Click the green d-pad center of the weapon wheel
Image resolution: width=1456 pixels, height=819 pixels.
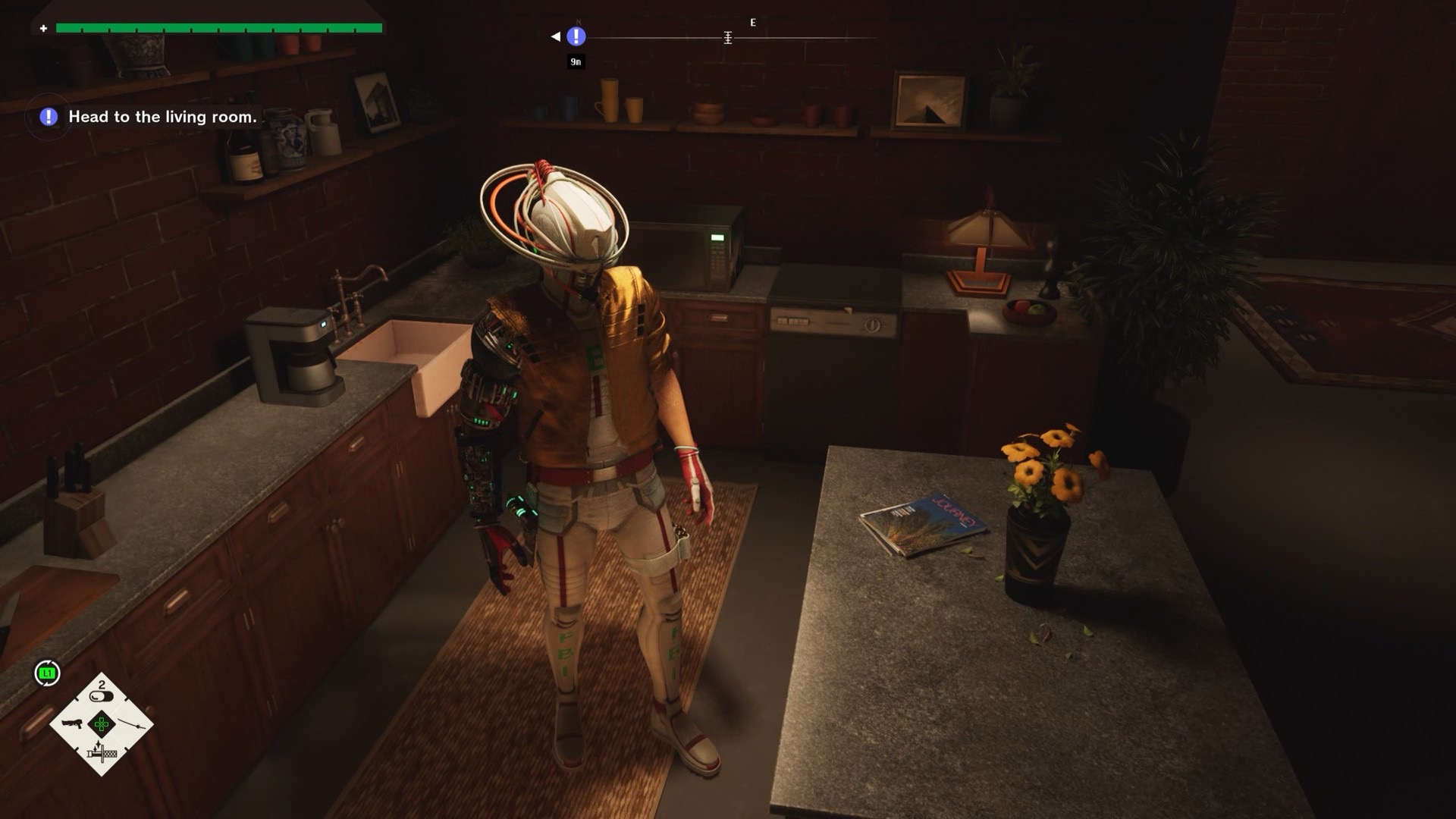pos(102,724)
